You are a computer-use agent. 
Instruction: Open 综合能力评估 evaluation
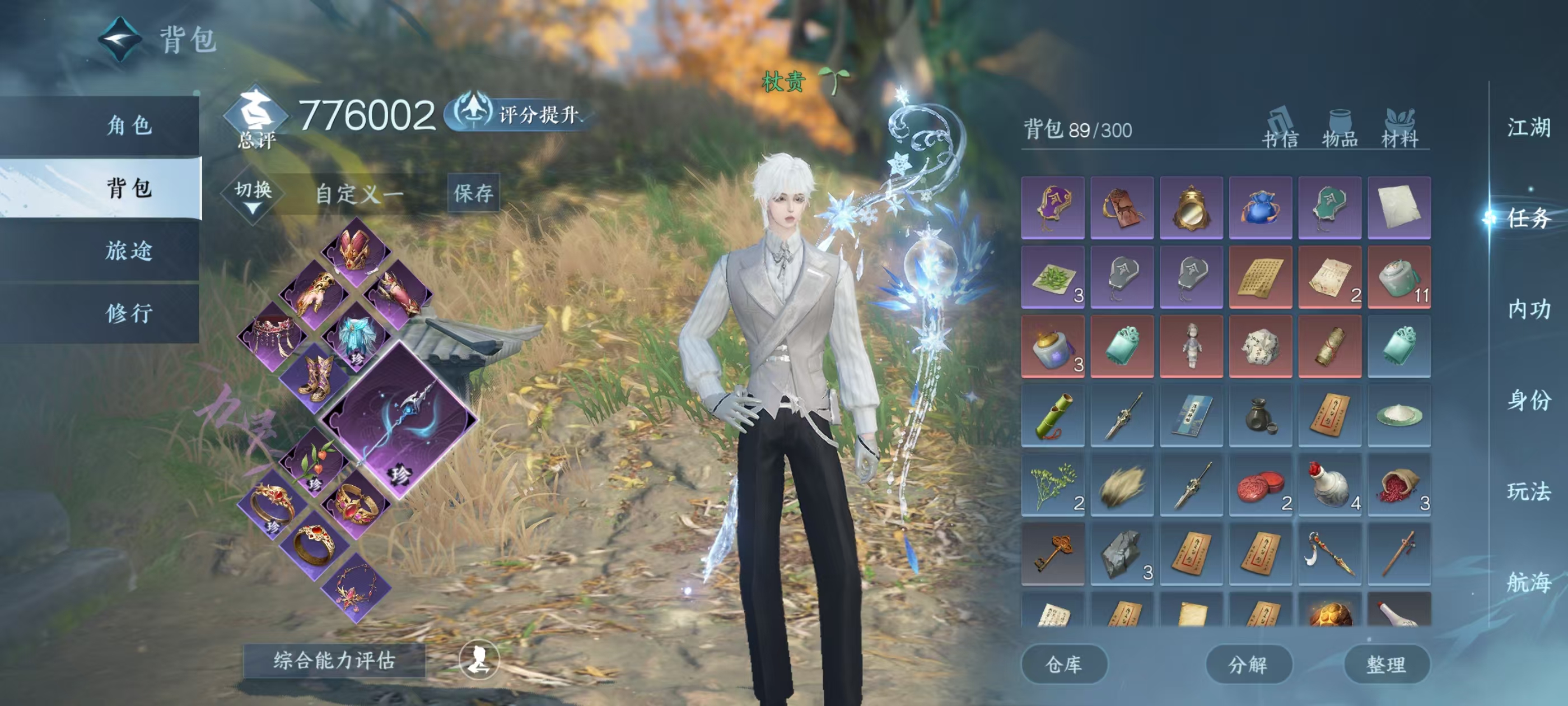pyautogui.click(x=334, y=660)
